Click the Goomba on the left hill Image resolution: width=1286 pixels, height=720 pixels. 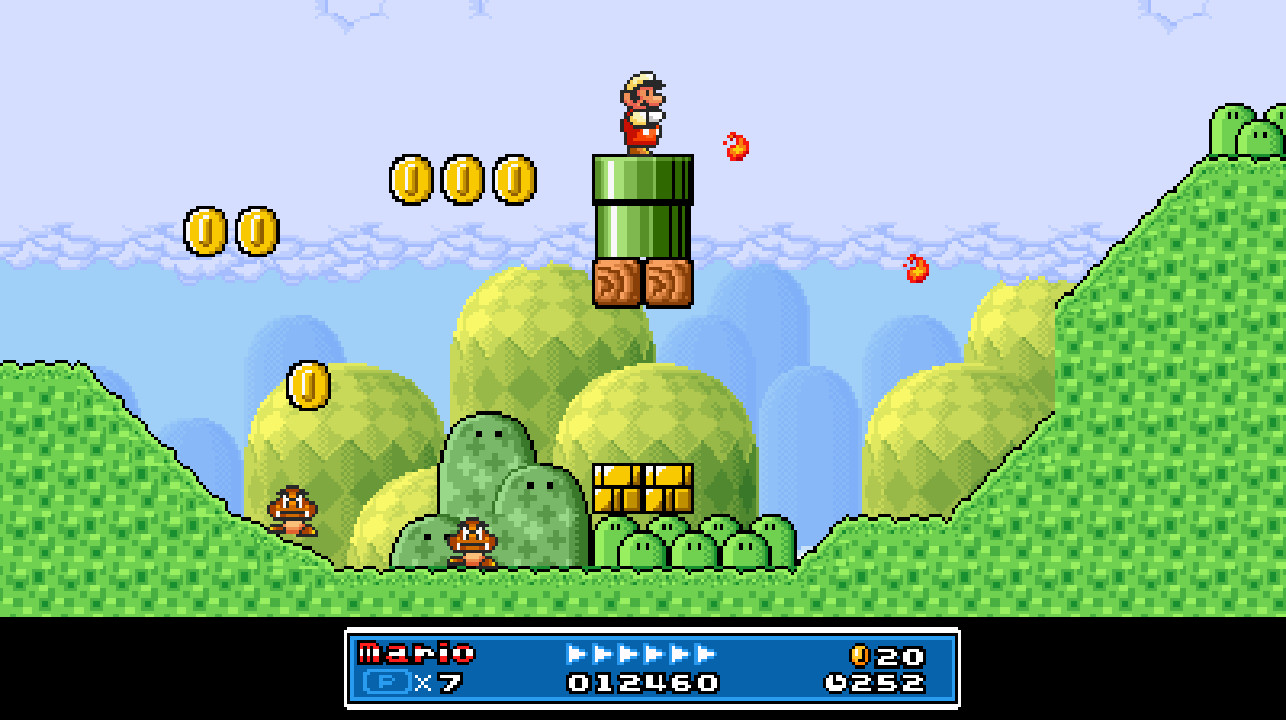coord(291,512)
